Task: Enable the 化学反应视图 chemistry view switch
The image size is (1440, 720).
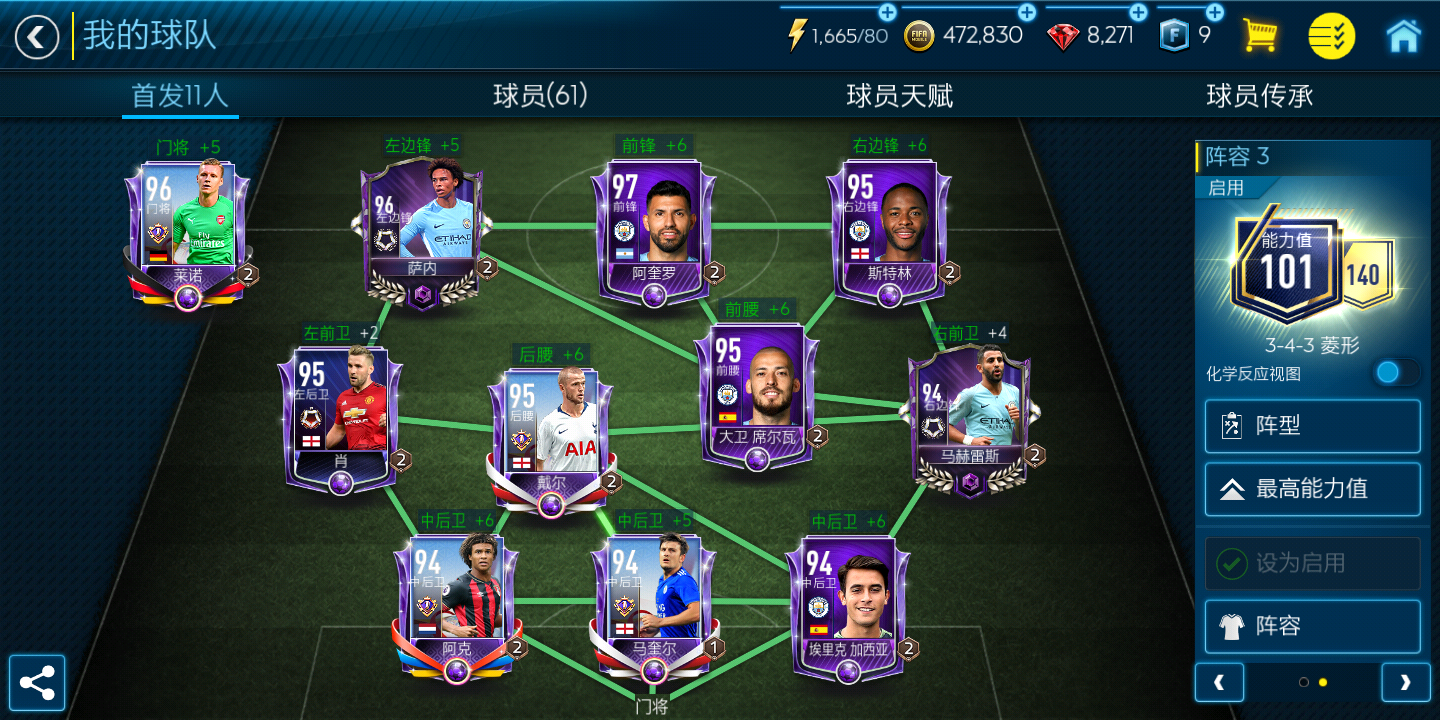Action: (x=1396, y=372)
